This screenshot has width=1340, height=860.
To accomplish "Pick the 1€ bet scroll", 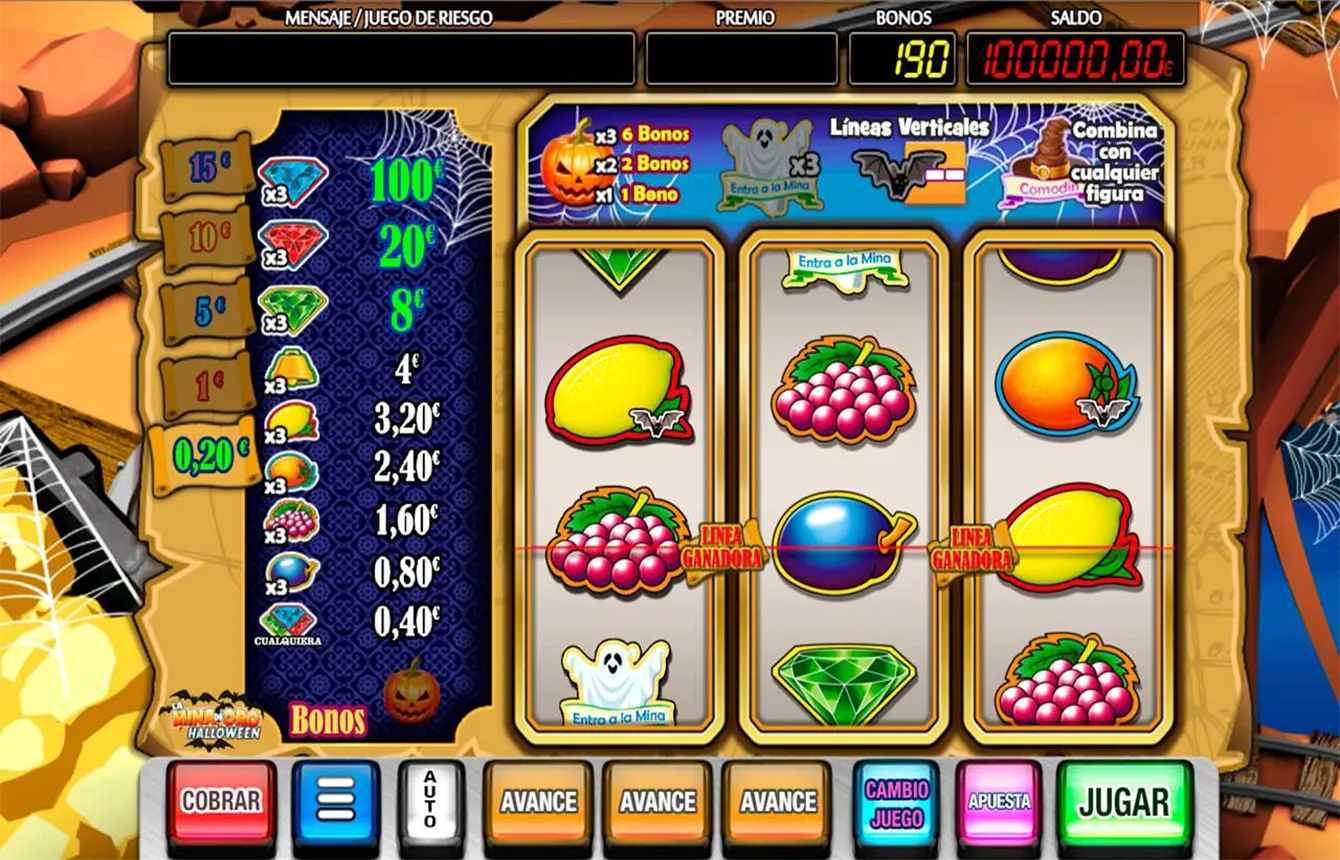I will tap(208, 384).
